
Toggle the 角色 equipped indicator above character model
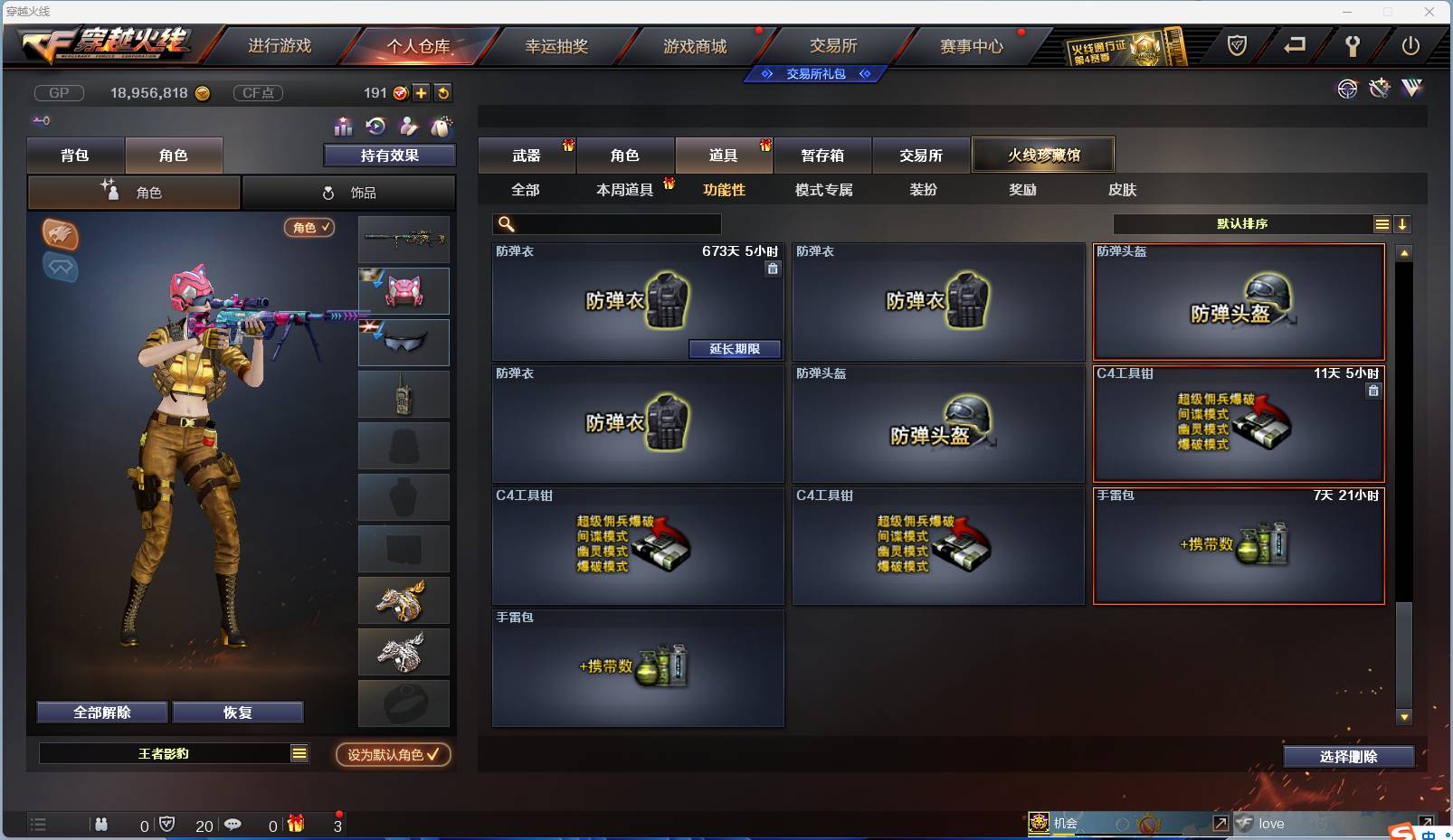pyautogui.click(x=310, y=229)
